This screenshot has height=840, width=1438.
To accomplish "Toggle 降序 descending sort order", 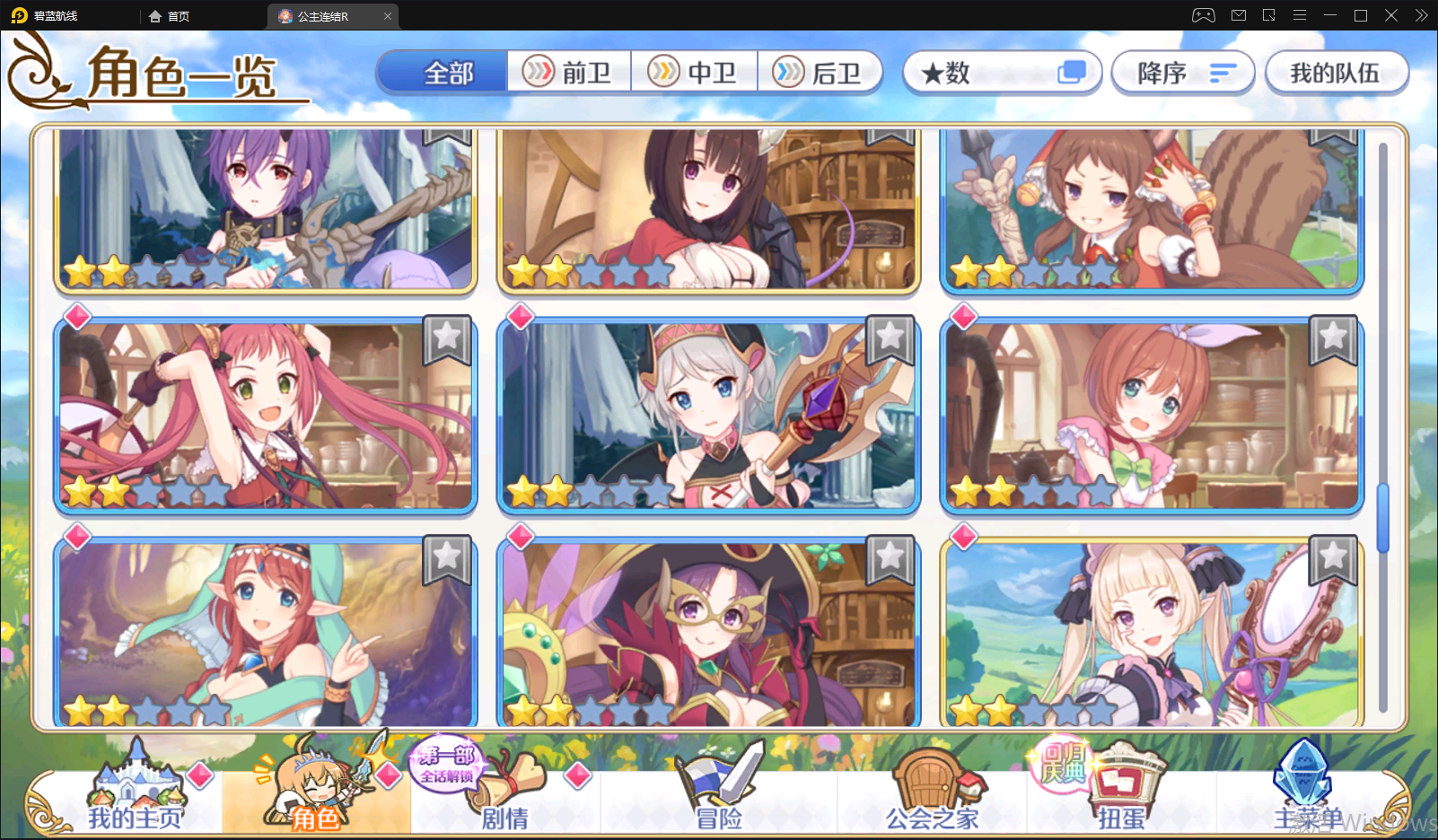I will (1182, 73).
